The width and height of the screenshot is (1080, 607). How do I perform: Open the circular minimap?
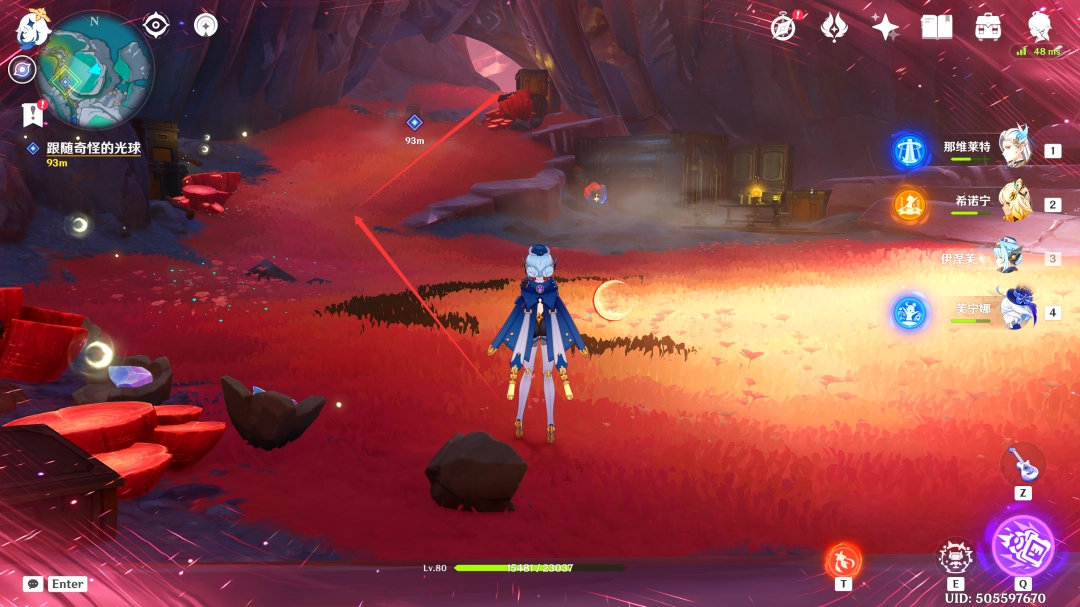95,70
